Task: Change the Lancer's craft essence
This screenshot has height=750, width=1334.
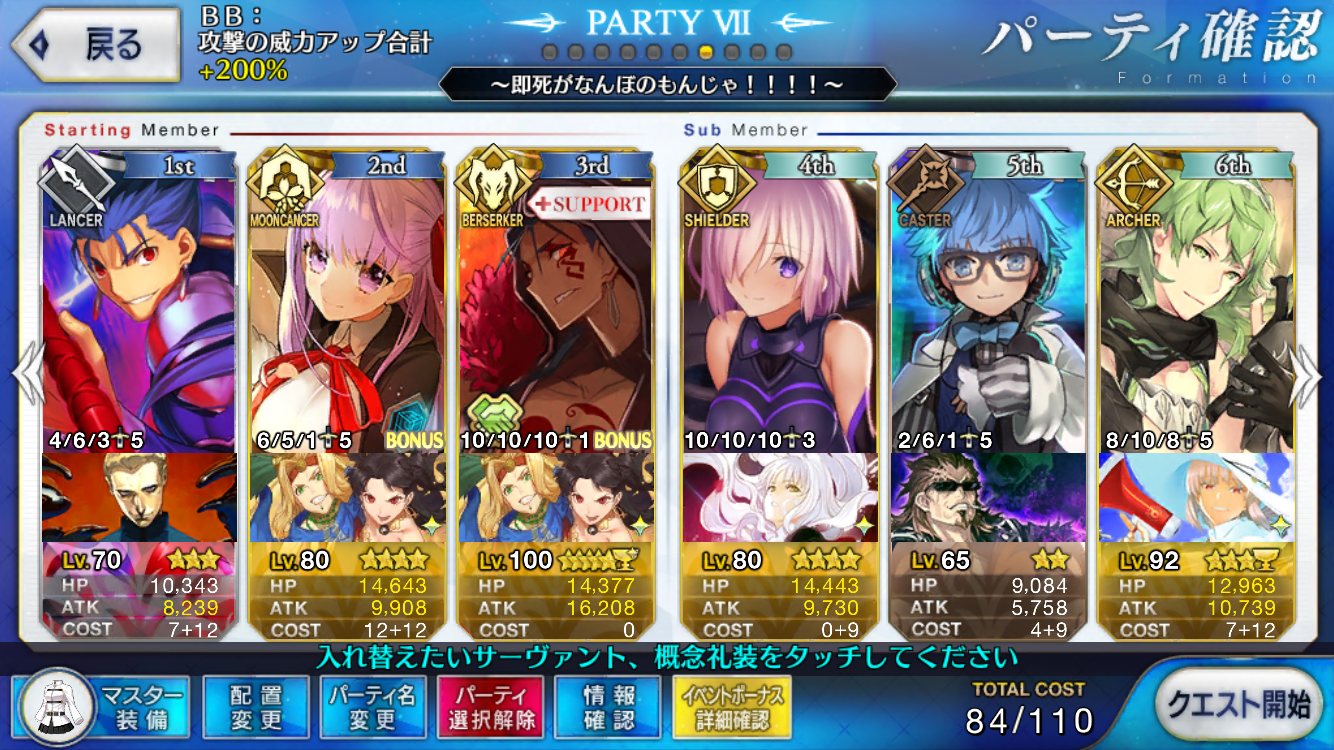Action: pyautogui.click(x=139, y=497)
